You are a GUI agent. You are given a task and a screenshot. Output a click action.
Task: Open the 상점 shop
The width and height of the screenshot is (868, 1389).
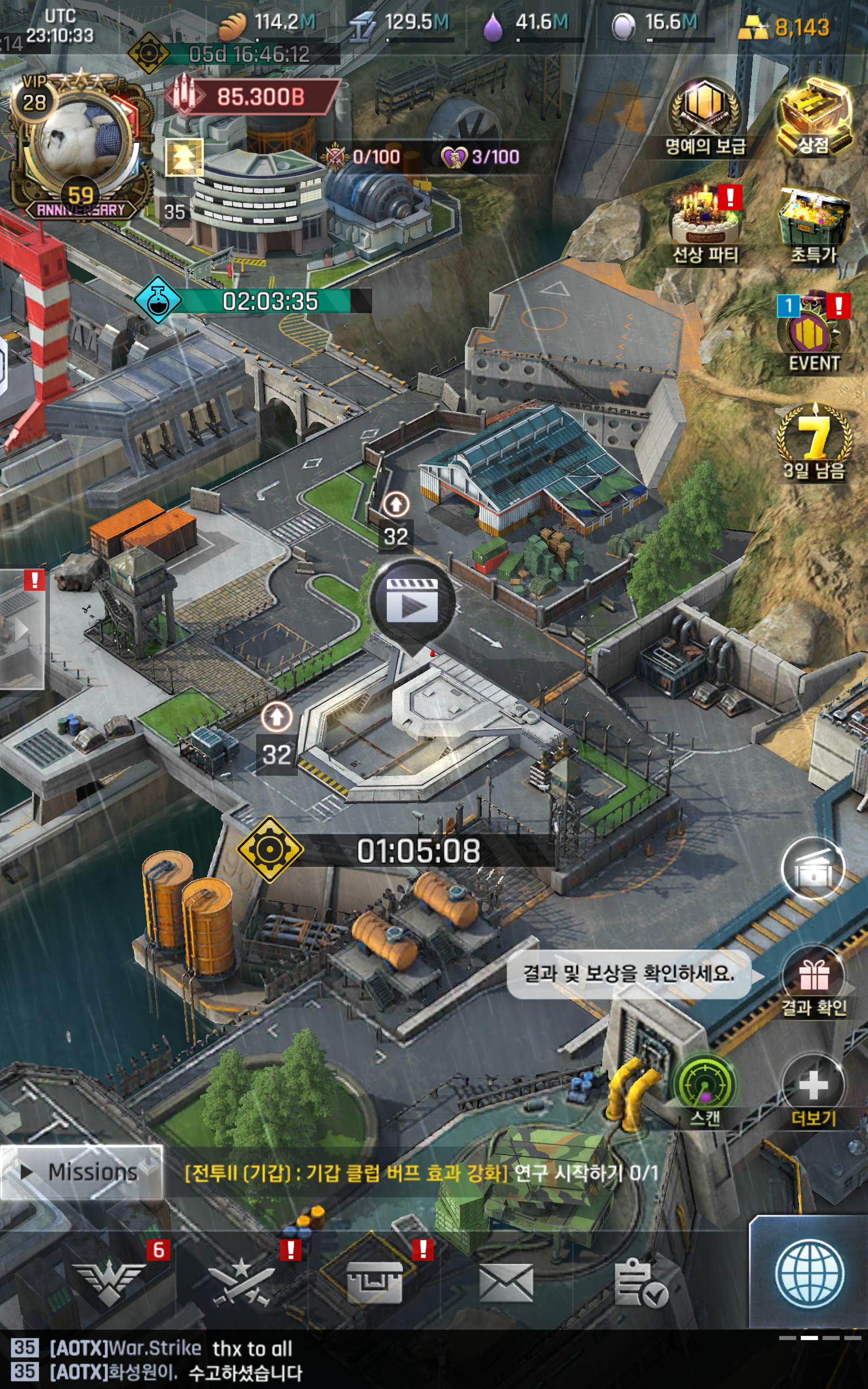point(814,115)
